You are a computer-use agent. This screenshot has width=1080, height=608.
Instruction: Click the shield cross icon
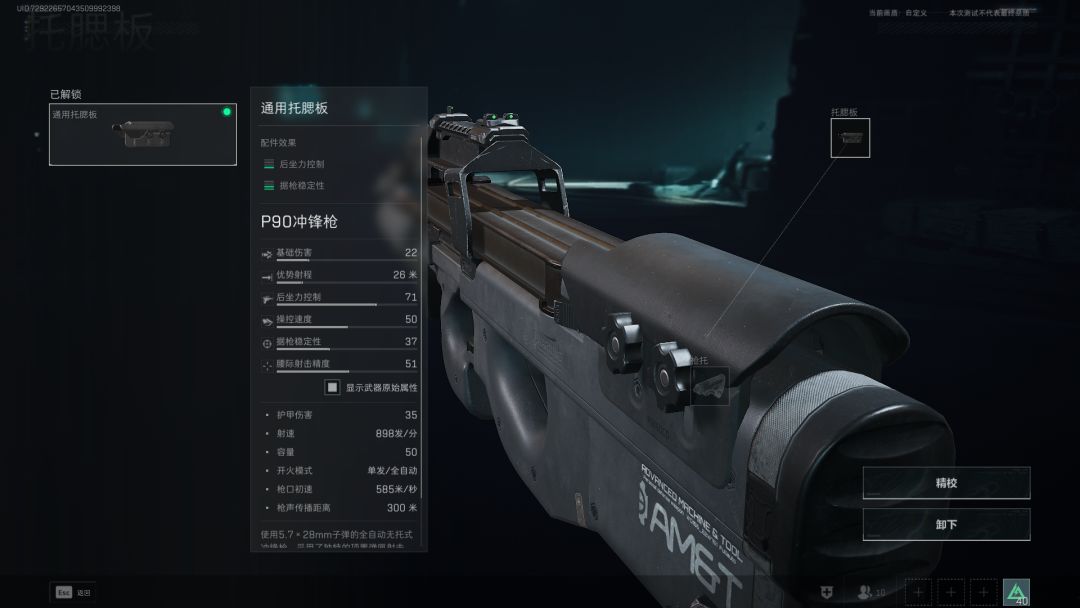[x=825, y=592]
